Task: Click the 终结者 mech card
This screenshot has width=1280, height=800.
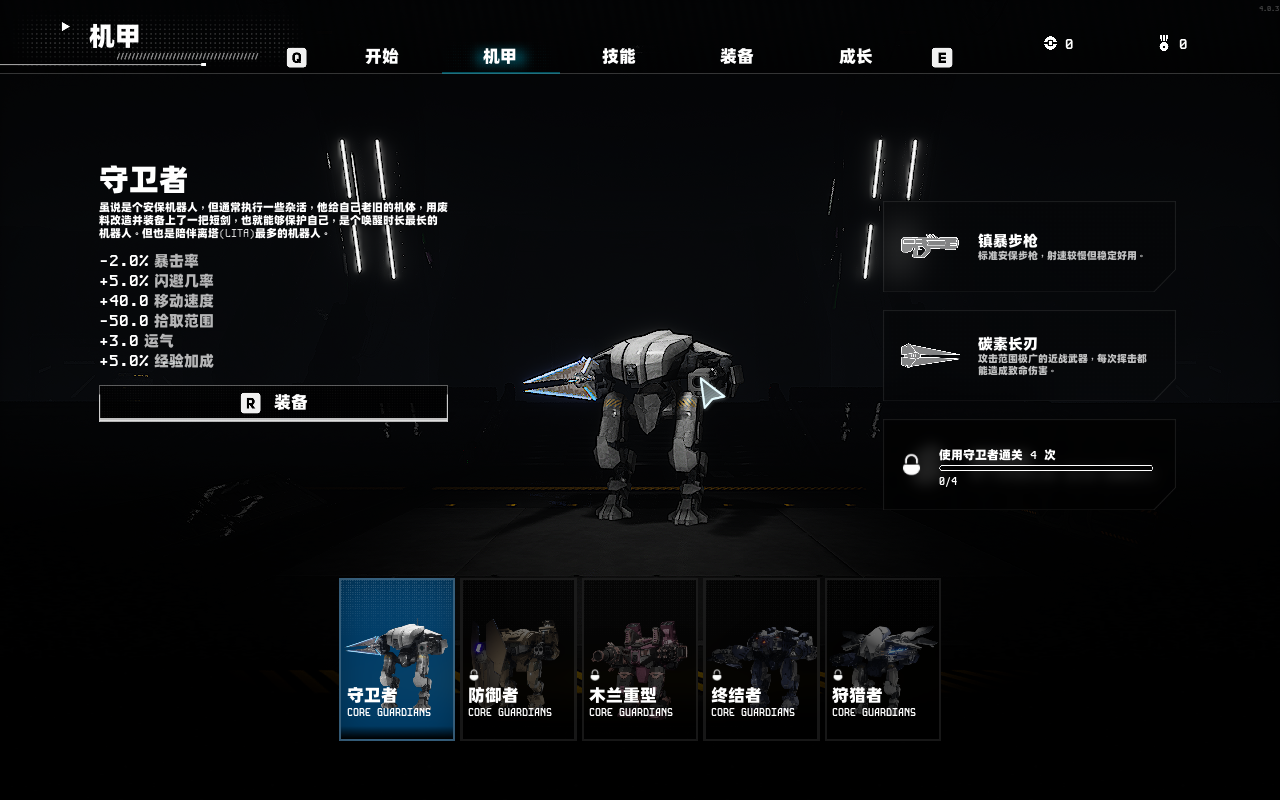Action: coord(762,659)
